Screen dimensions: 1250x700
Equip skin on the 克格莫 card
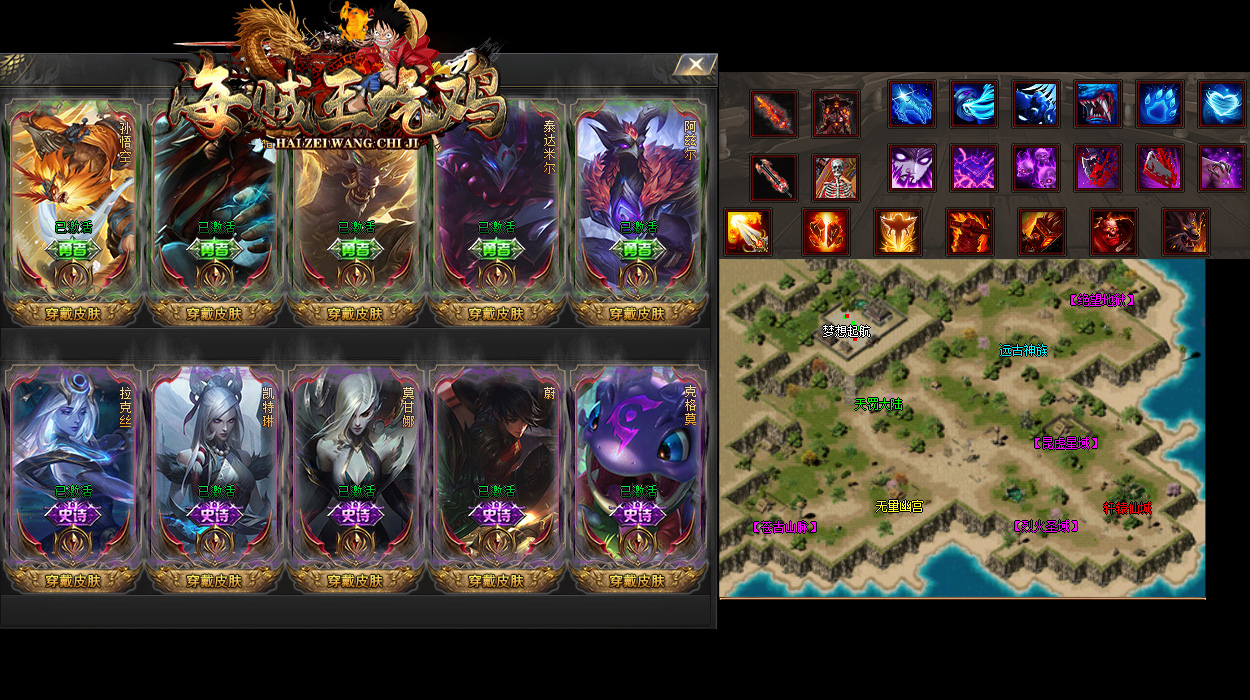tap(637, 580)
